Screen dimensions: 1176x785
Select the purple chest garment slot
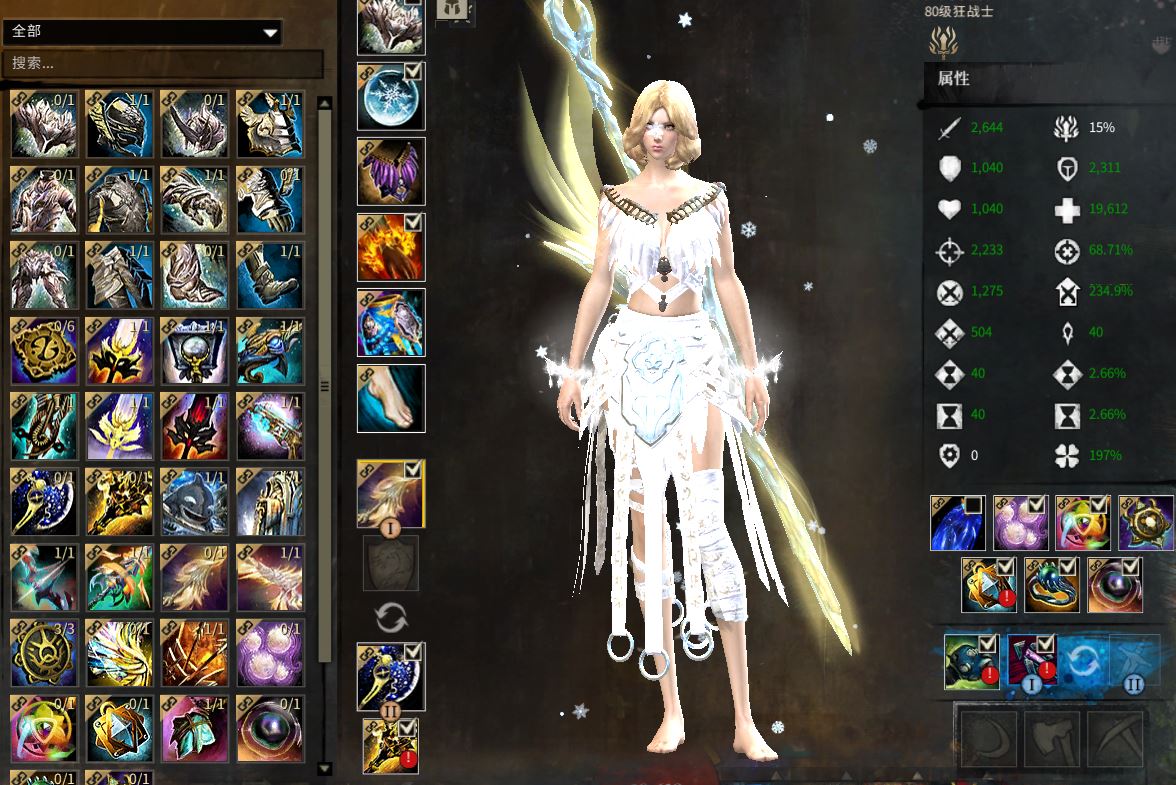(391, 172)
